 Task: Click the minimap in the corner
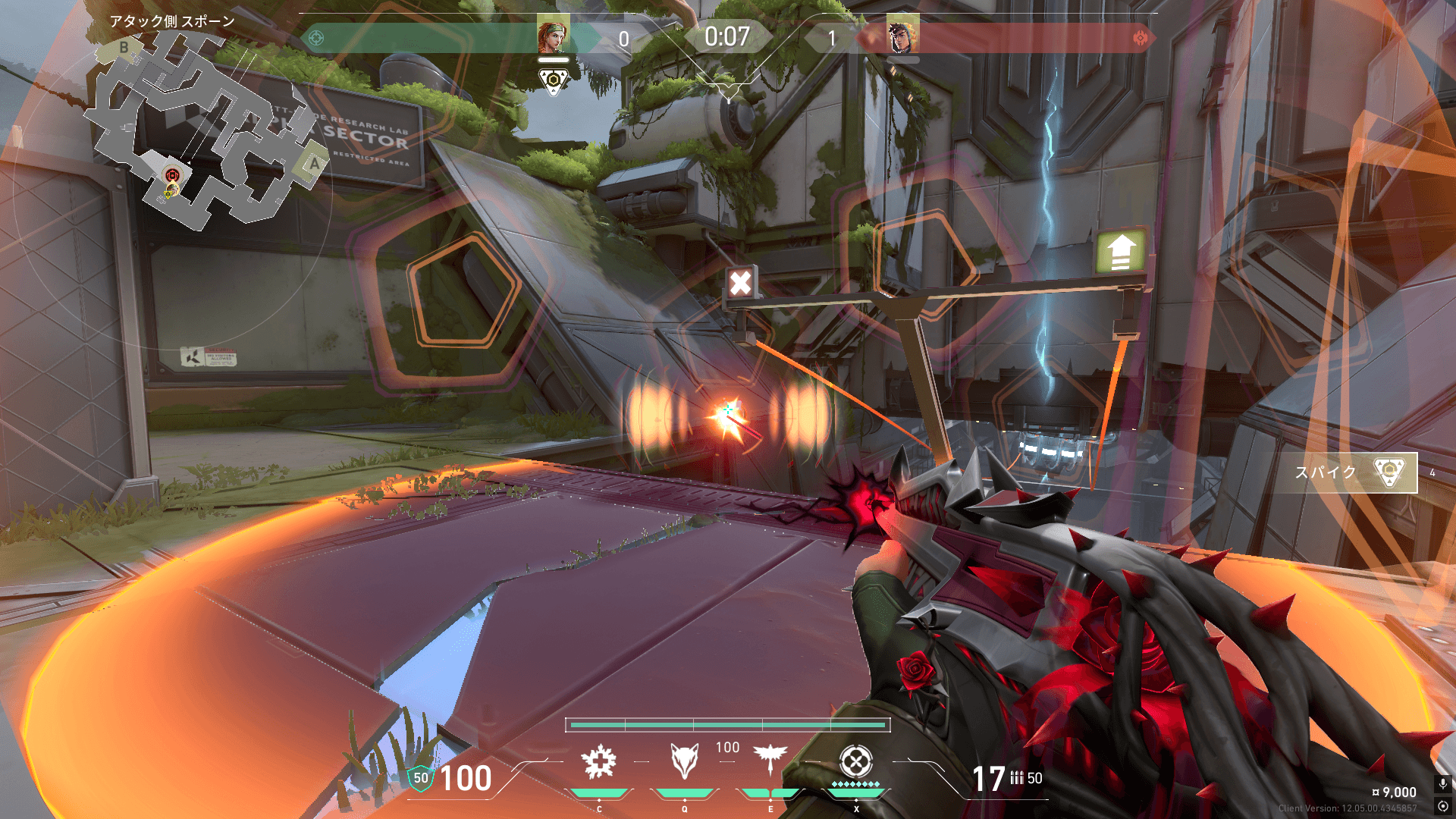click(205, 129)
